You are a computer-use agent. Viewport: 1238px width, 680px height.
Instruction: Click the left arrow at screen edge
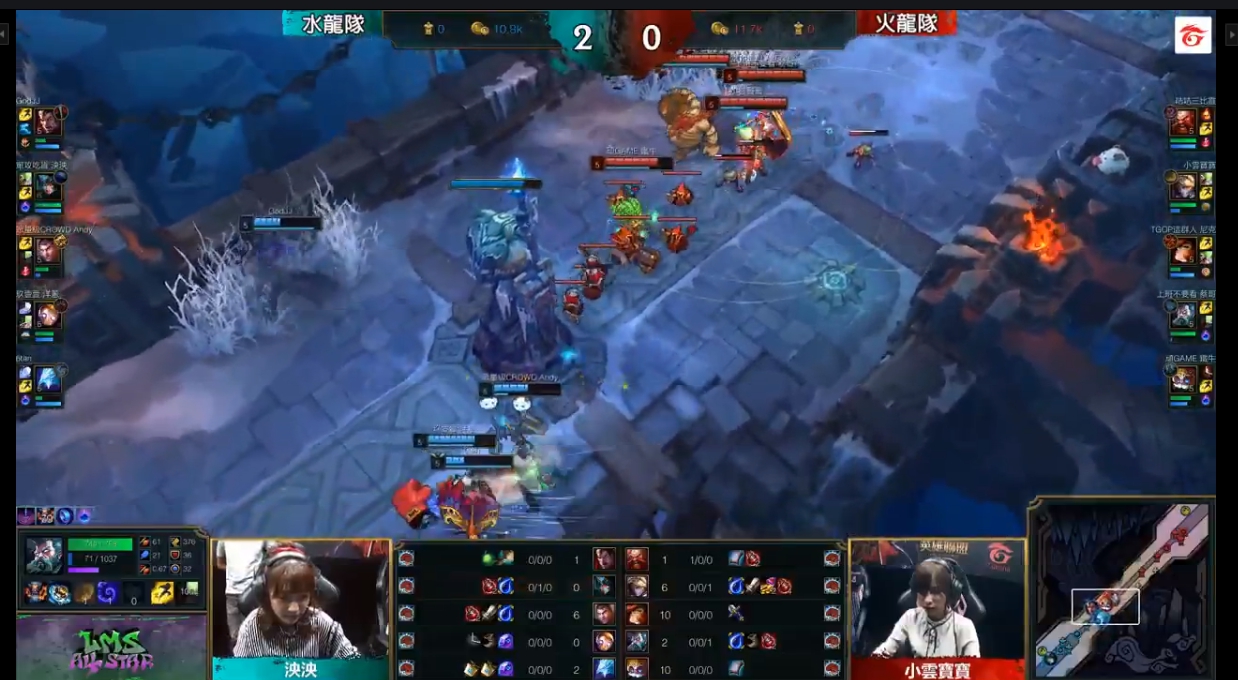5,35
